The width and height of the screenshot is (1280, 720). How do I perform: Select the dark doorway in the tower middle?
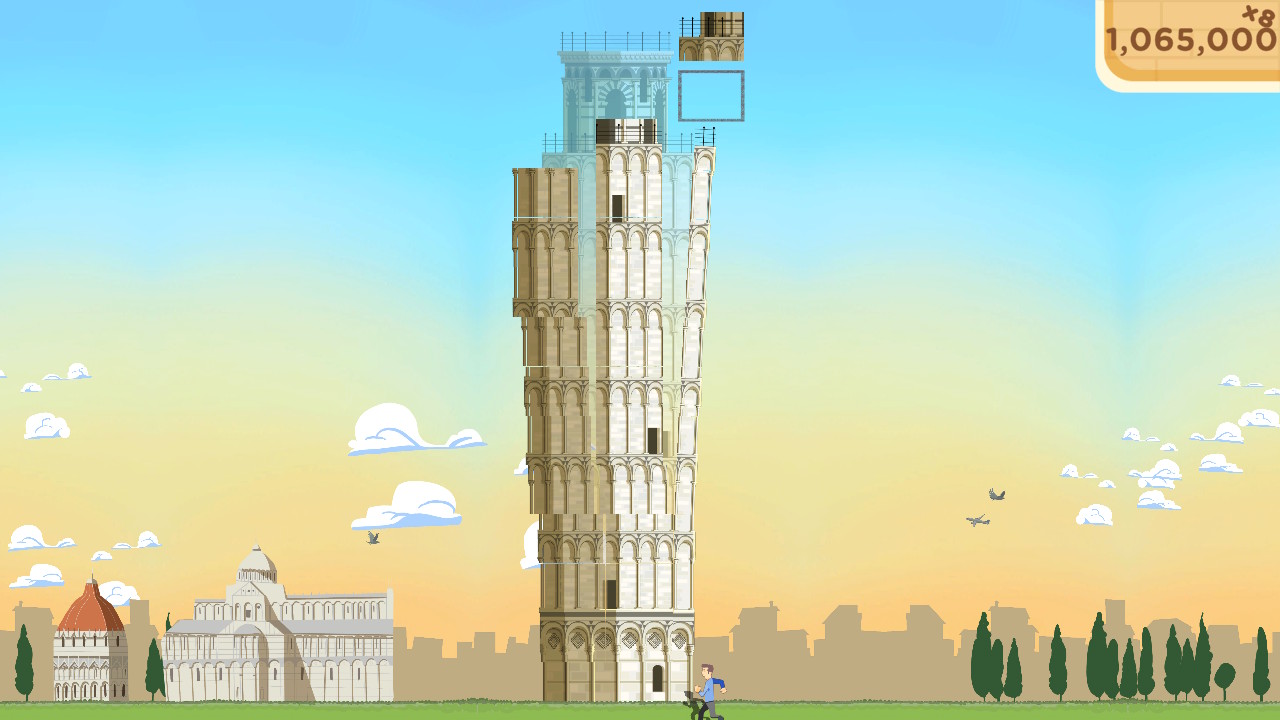click(655, 440)
